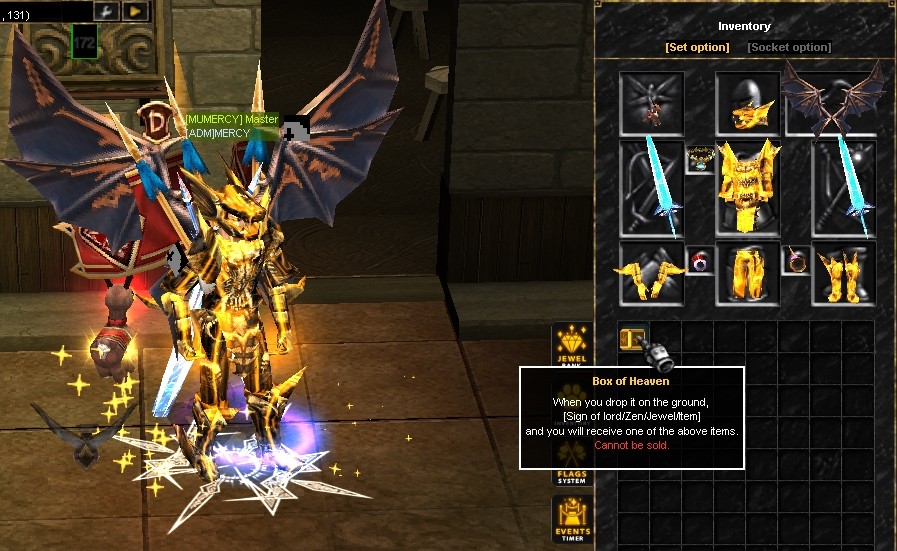Switch to the Set option tab
Image resolution: width=897 pixels, height=551 pixels.
[x=697, y=47]
